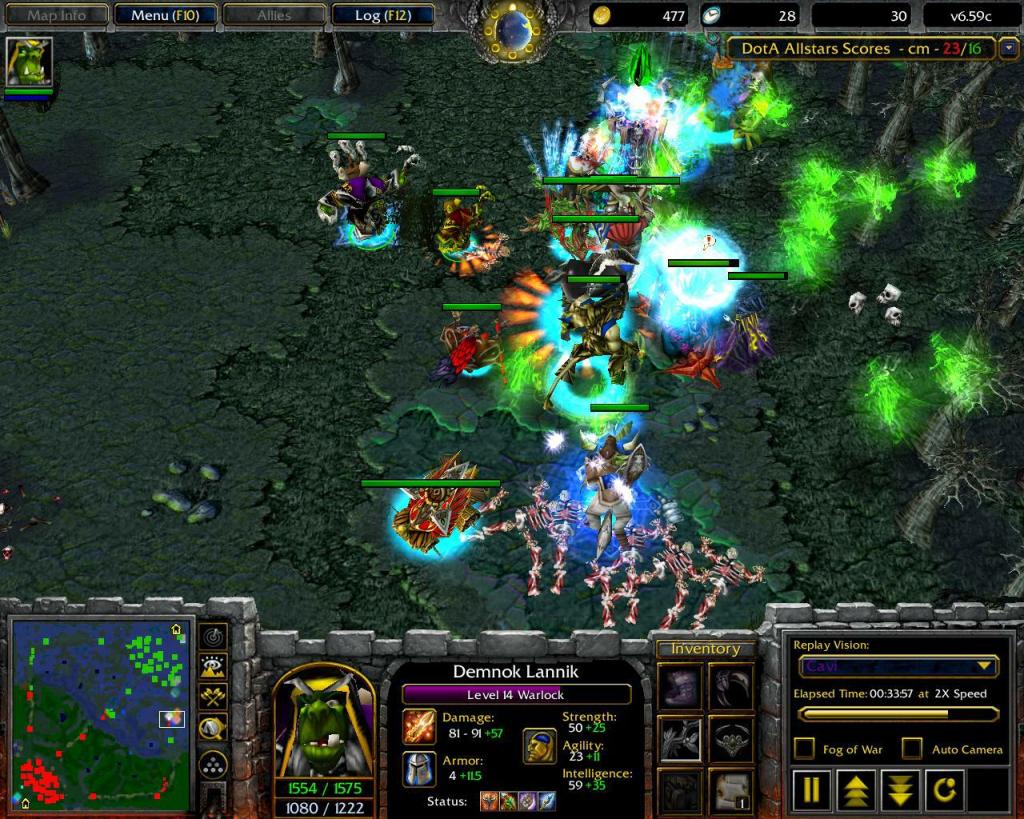Open the formation toggle button beside minimap
This screenshot has height=819, width=1024.
click(x=213, y=765)
